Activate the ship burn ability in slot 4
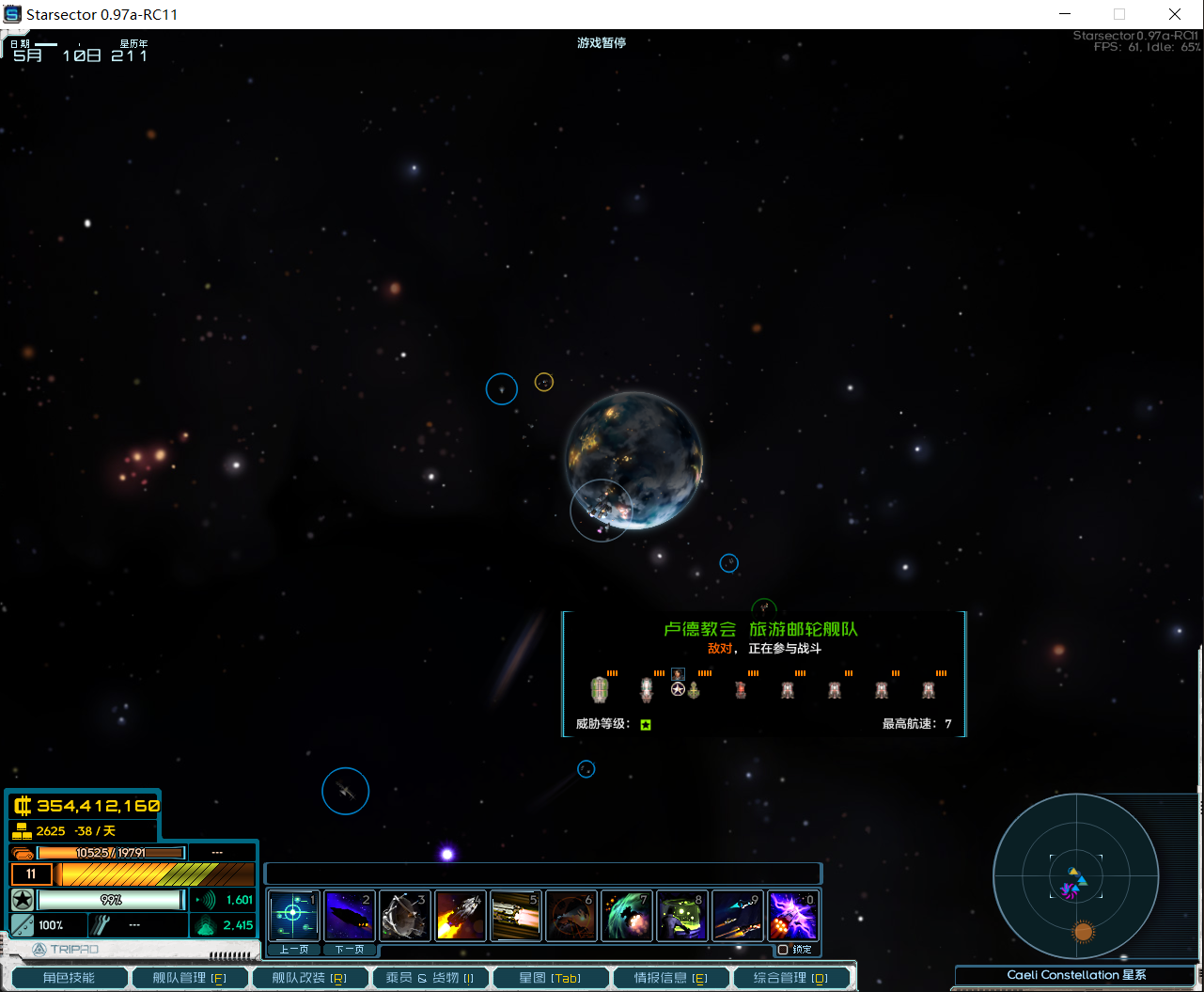The image size is (1204, 992). tap(460, 916)
